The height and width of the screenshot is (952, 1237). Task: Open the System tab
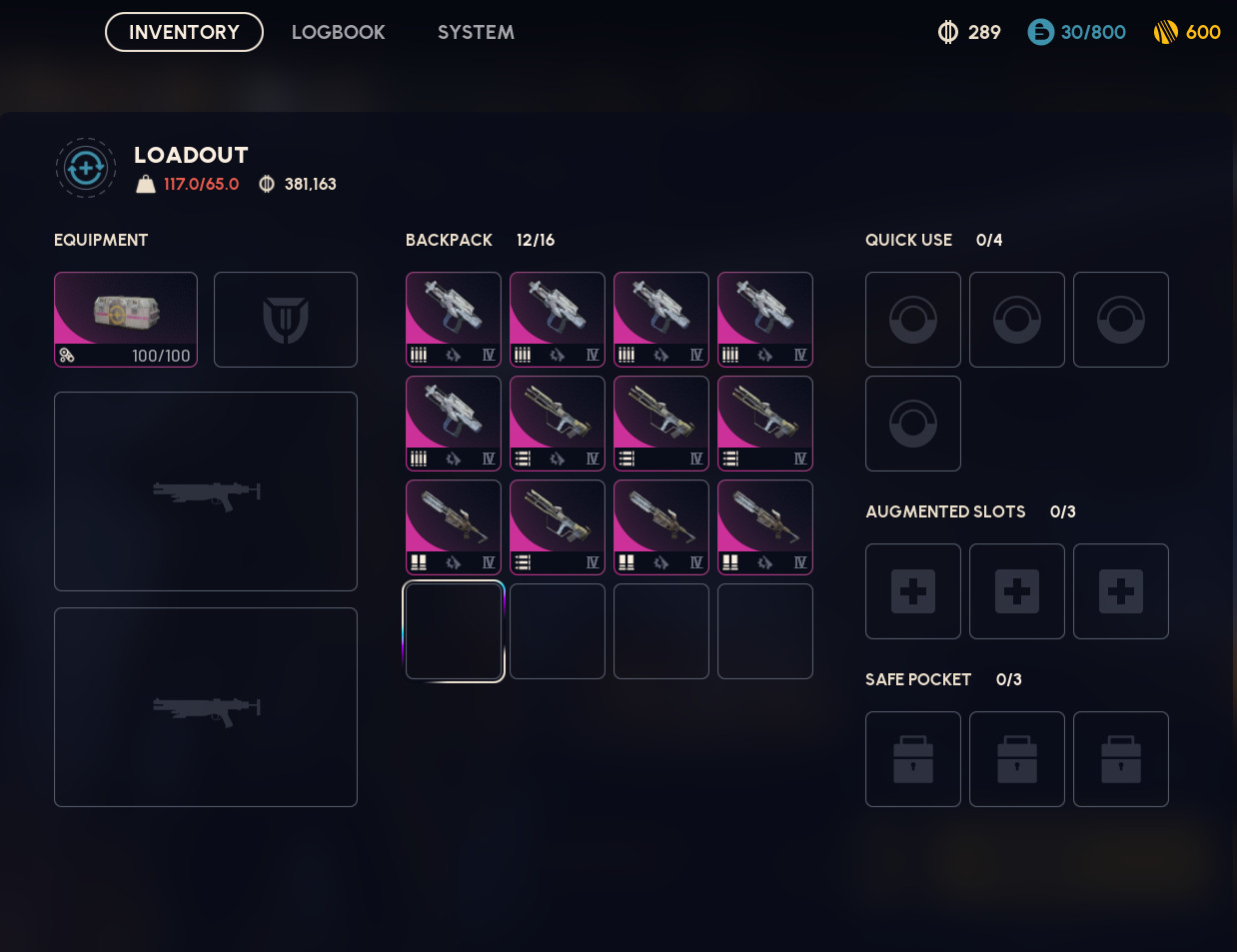(476, 32)
